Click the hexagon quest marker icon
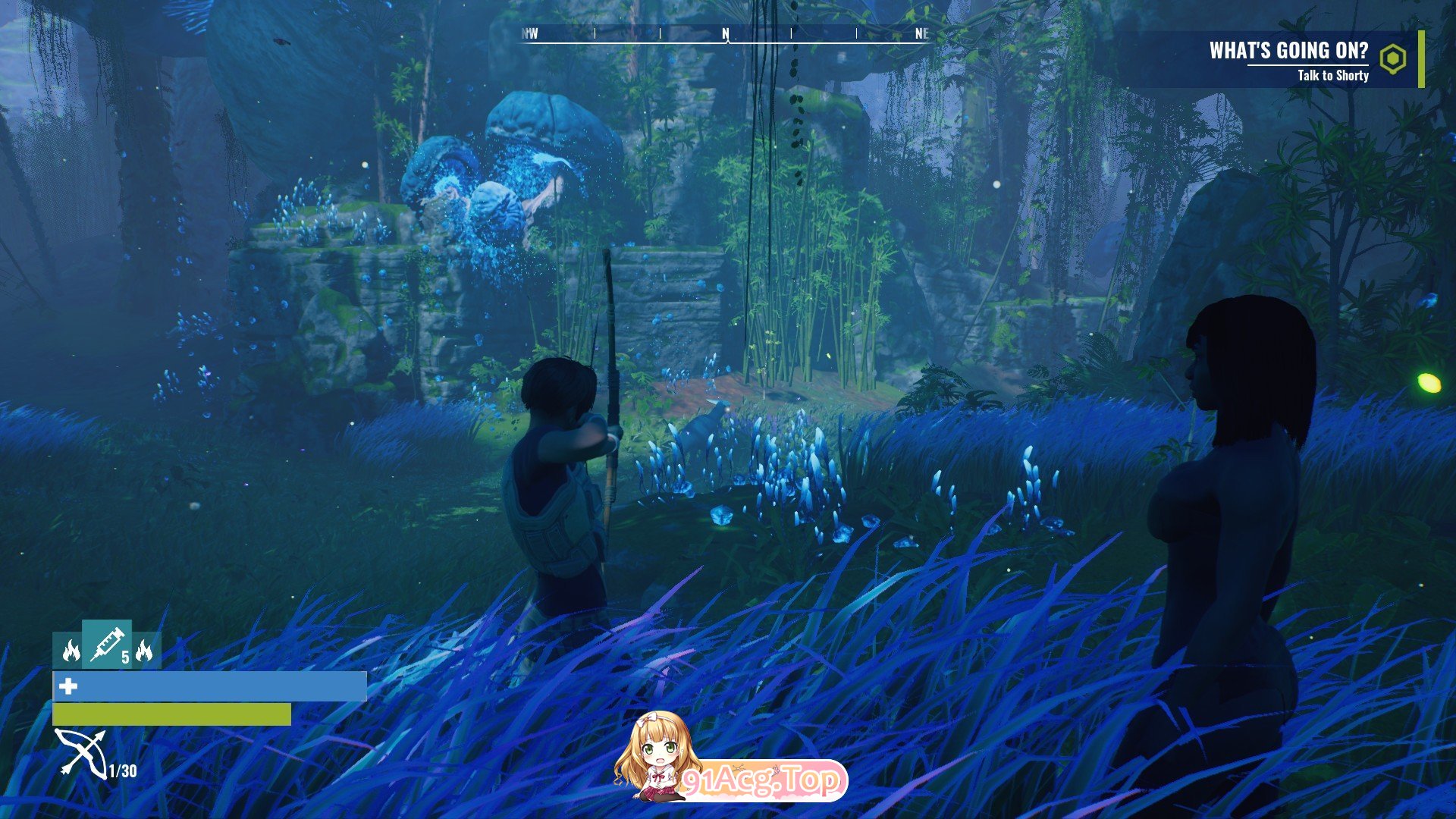The width and height of the screenshot is (1456, 819). pyautogui.click(x=1392, y=59)
